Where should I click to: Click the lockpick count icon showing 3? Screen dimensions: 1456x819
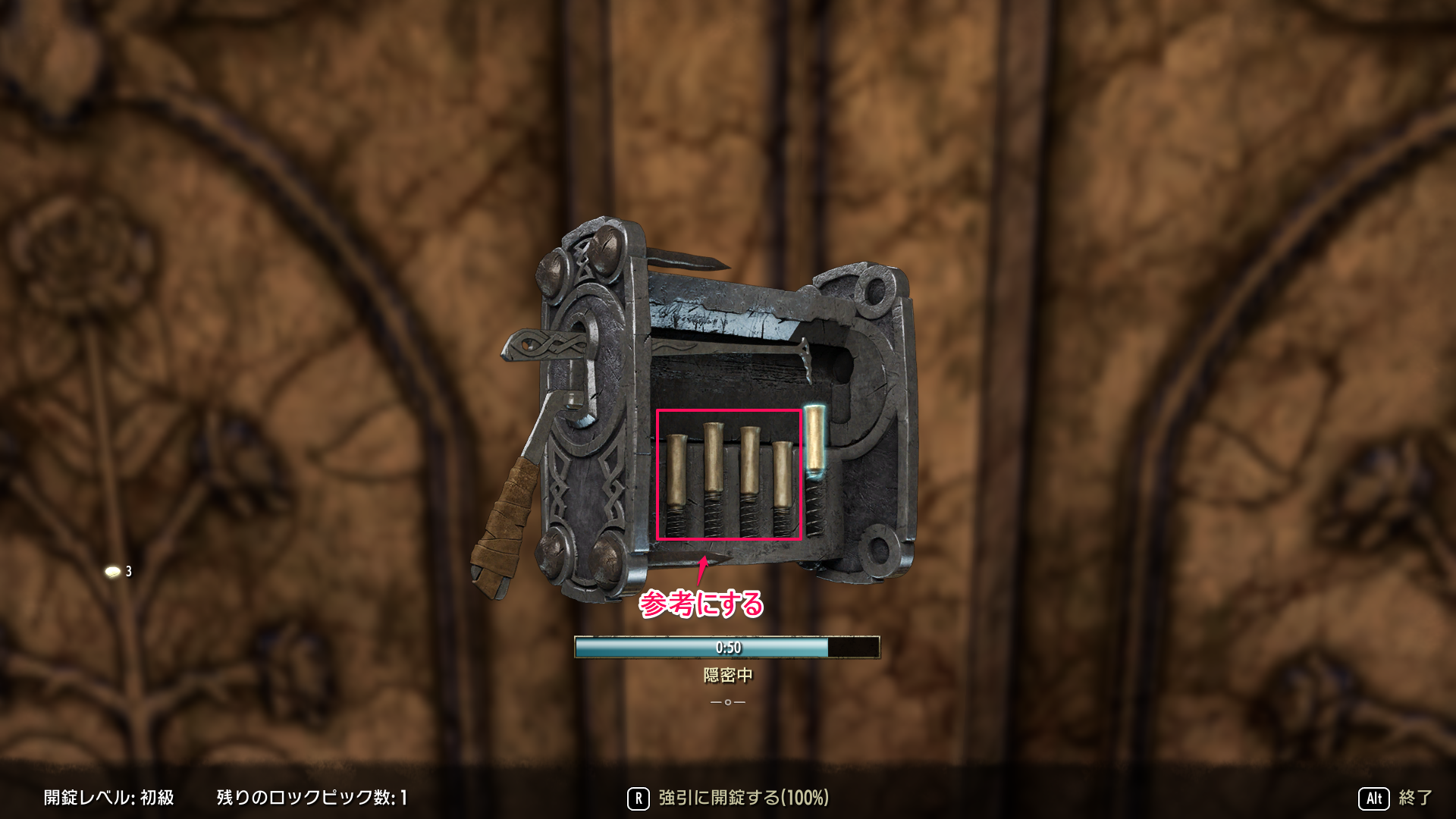pos(115,572)
